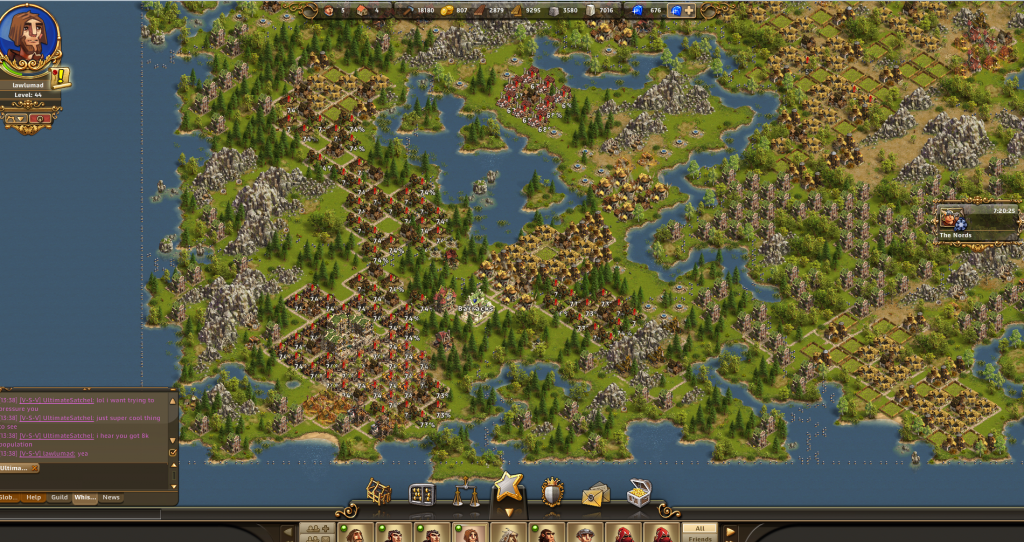This screenshot has width=1024, height=542.
Task: Open the guild crowned shield icon
Action: 552,493
